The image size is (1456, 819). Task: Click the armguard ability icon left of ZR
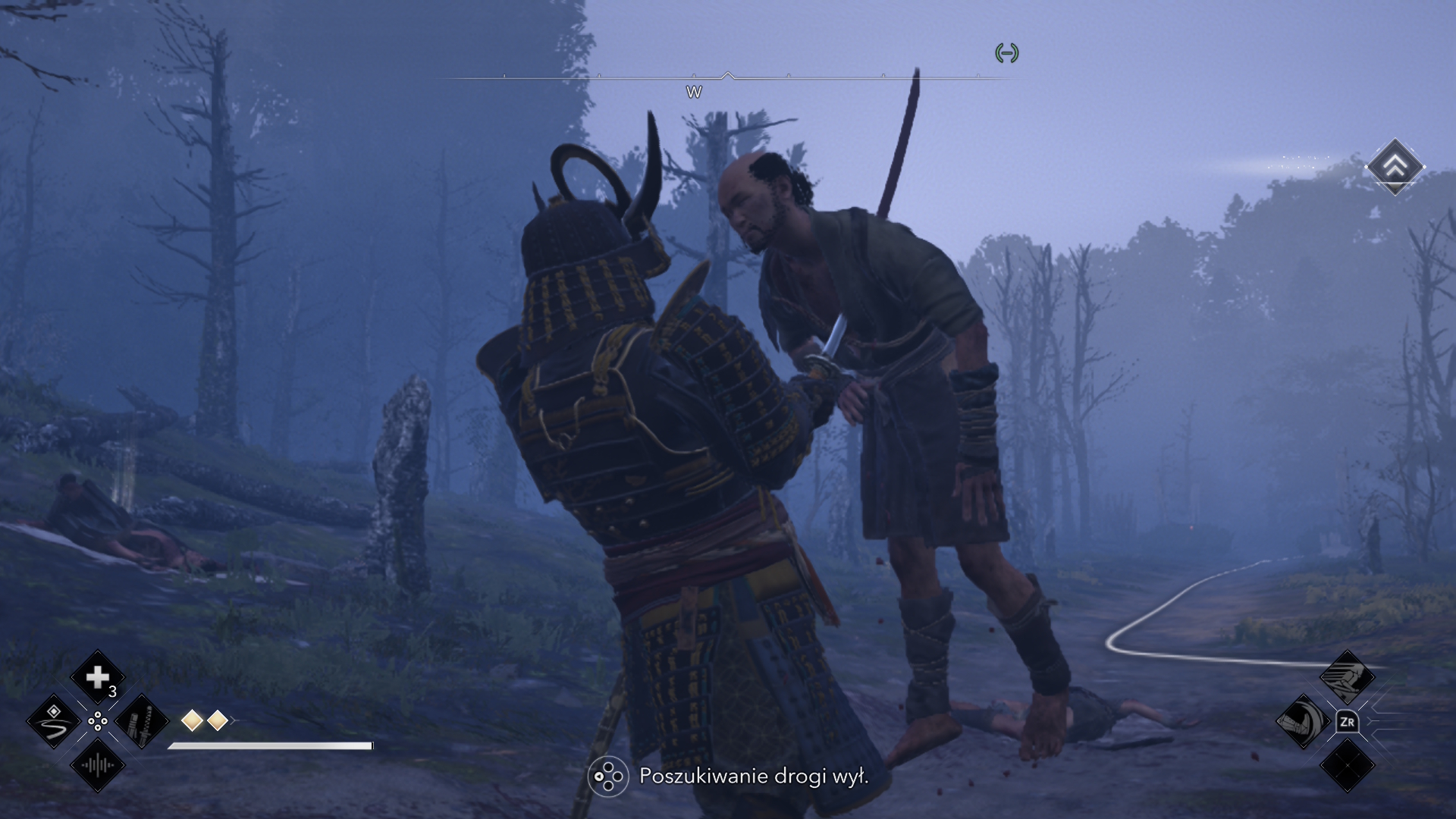coord(1304,722)
